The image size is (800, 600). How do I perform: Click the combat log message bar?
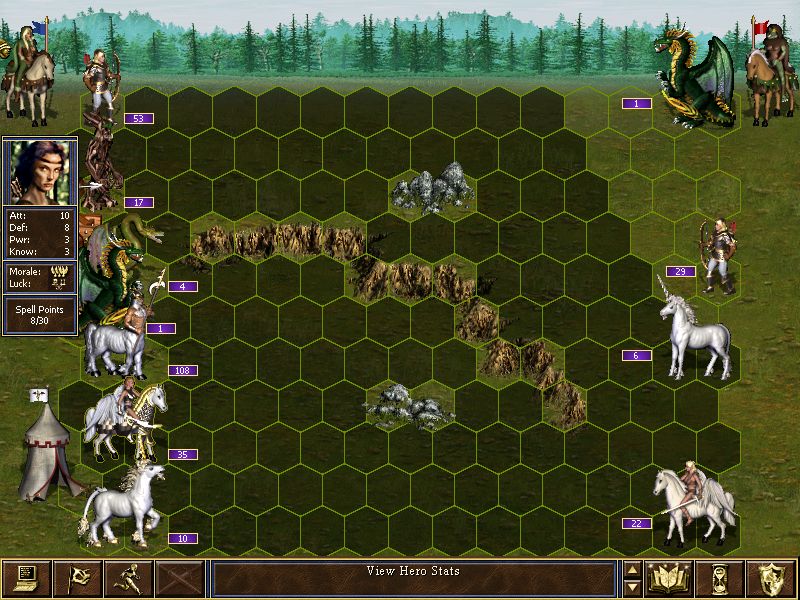pyautogui.click(x=413, y=578)
